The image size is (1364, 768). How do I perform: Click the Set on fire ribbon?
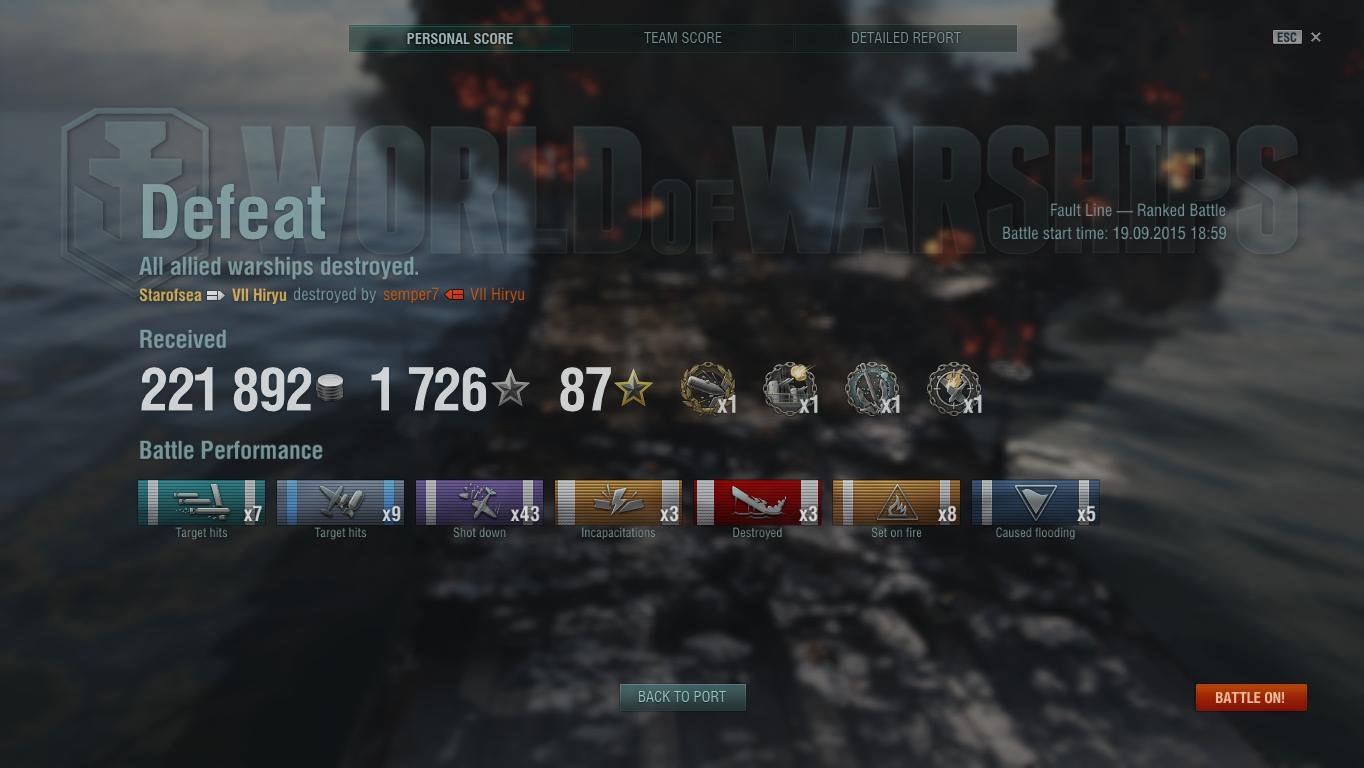(x=896, y=503)
